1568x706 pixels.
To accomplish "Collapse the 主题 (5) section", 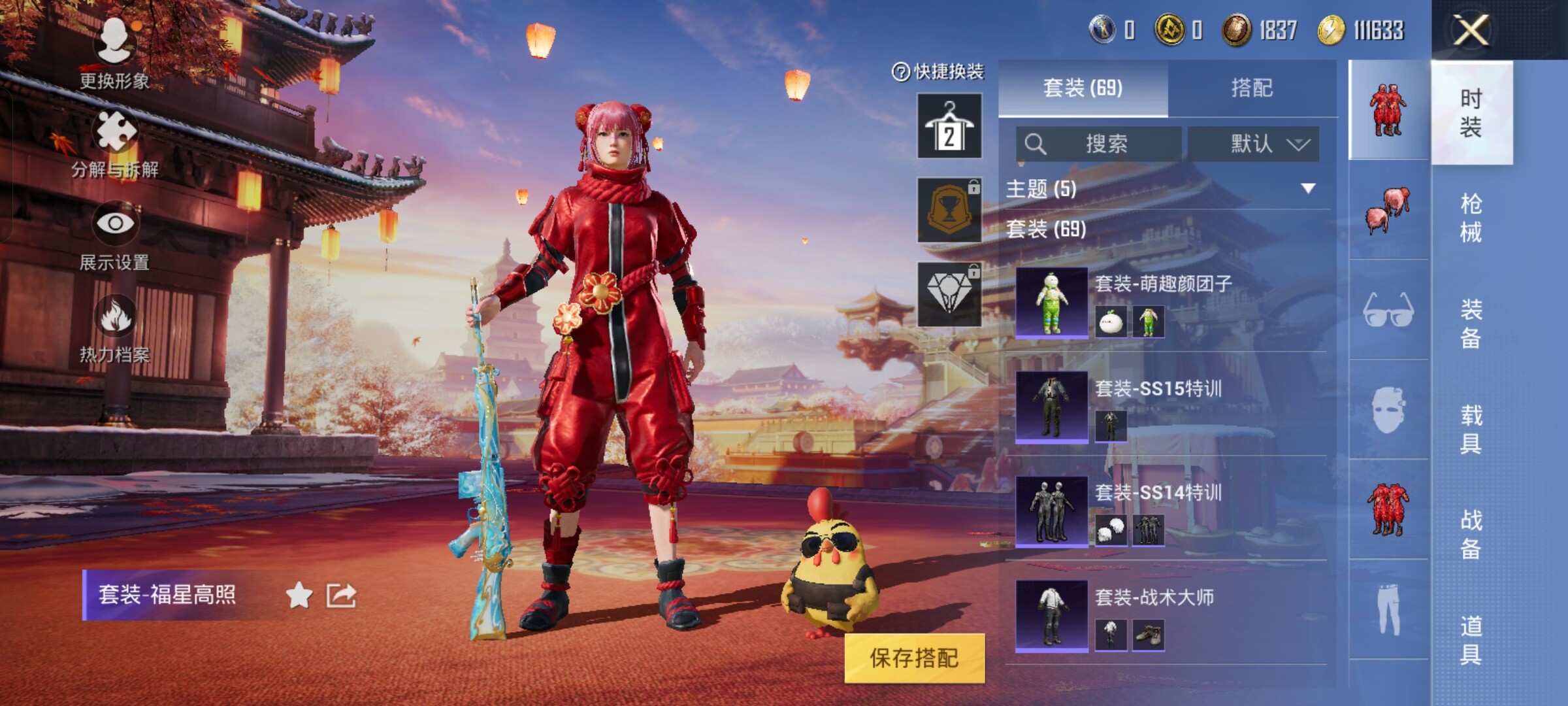I will click(1307, 189).
